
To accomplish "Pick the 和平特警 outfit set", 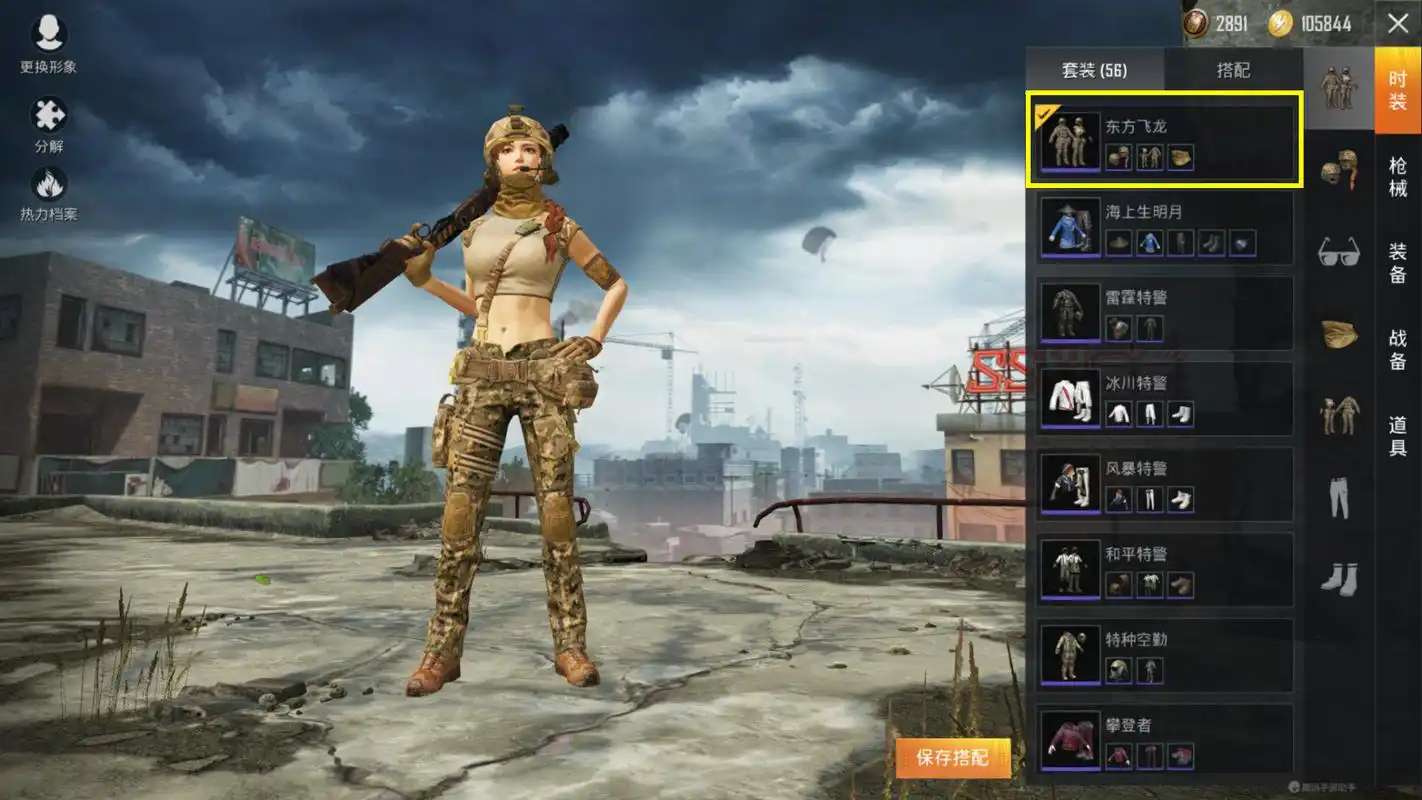I will [1165, 569].
